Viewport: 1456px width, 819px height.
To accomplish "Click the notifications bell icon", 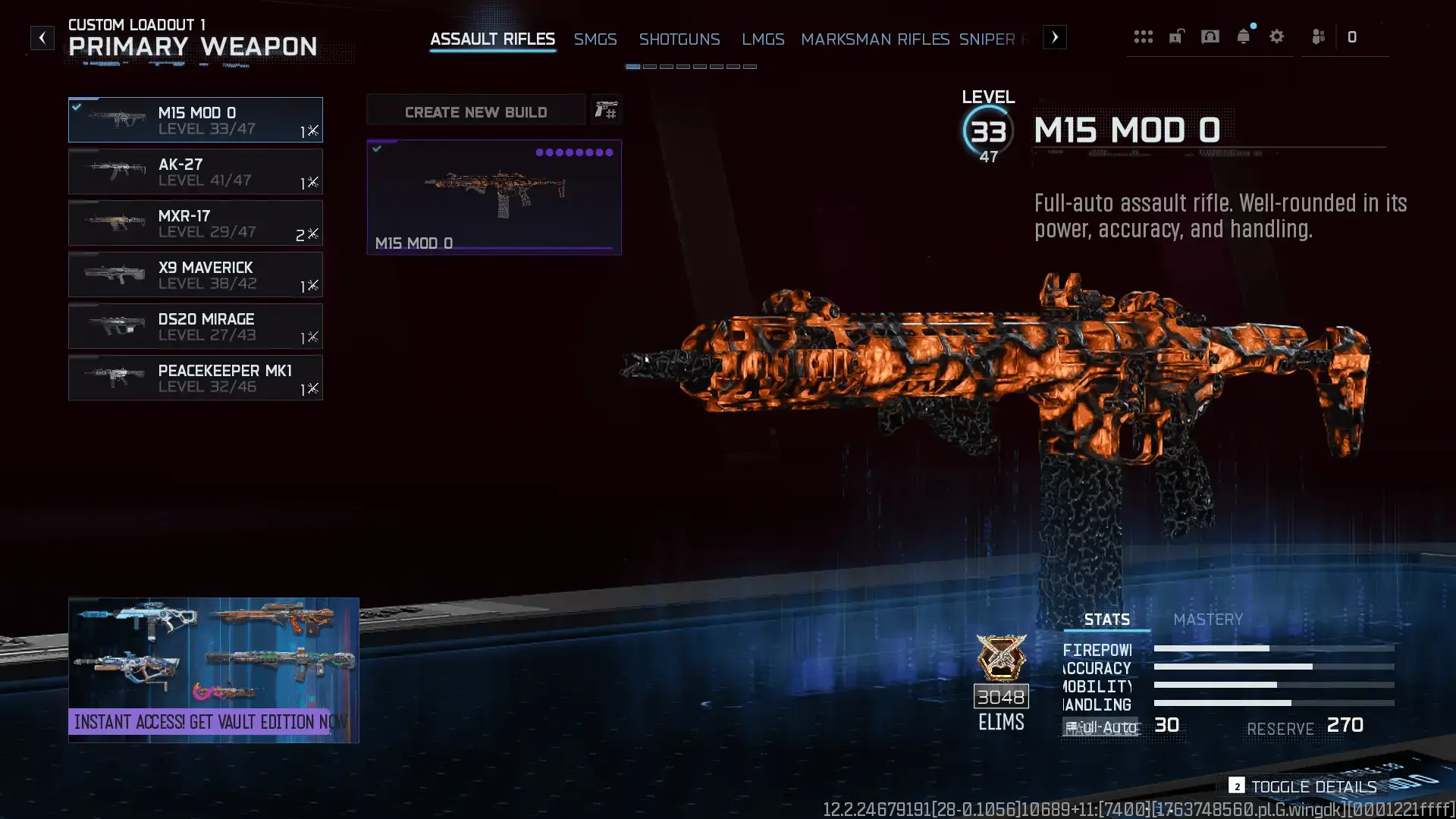I will [1244, 36].
